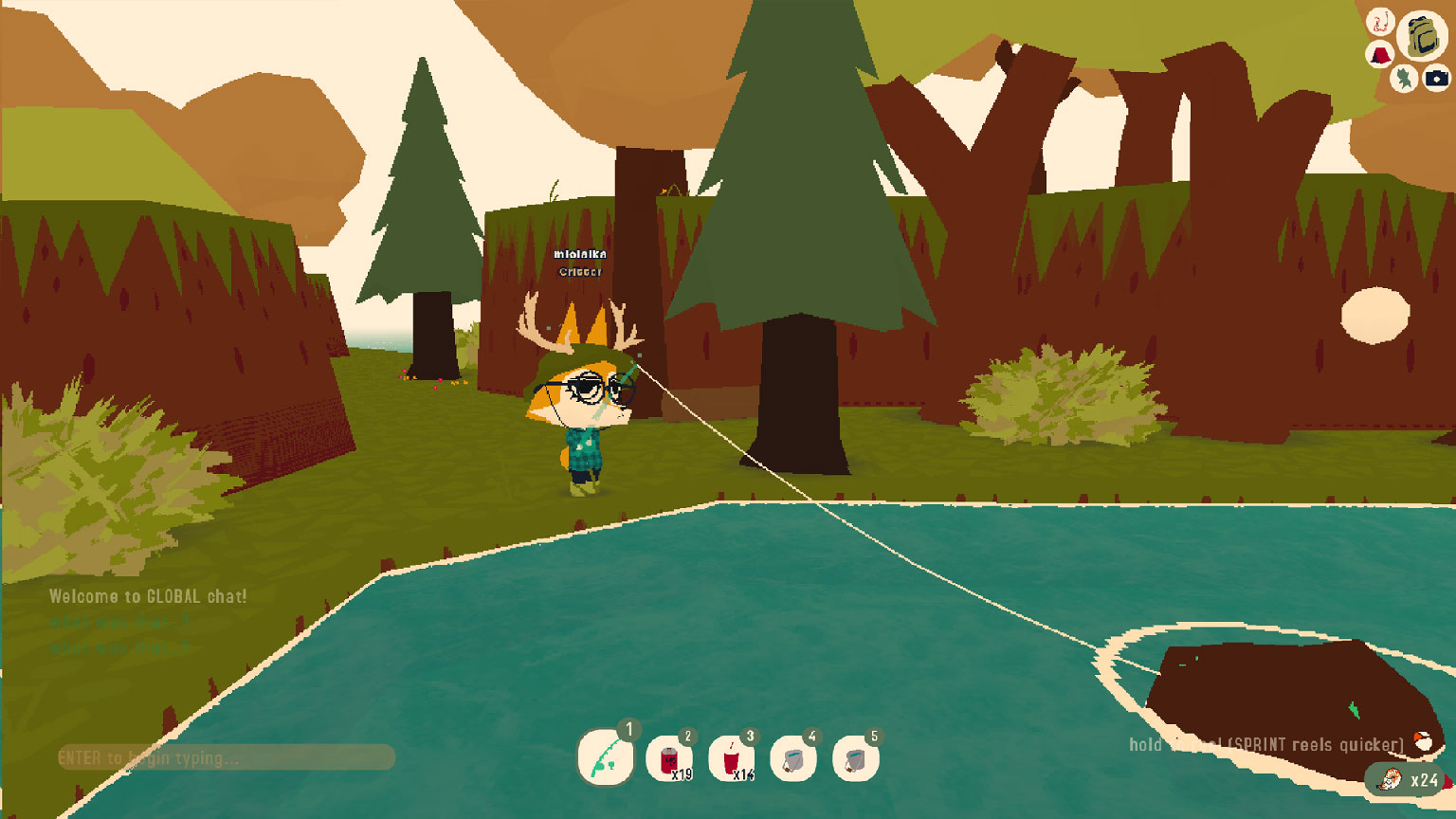Select the red cup with straw slot
The image size is (1456, 819).
(x=731, y=759)
